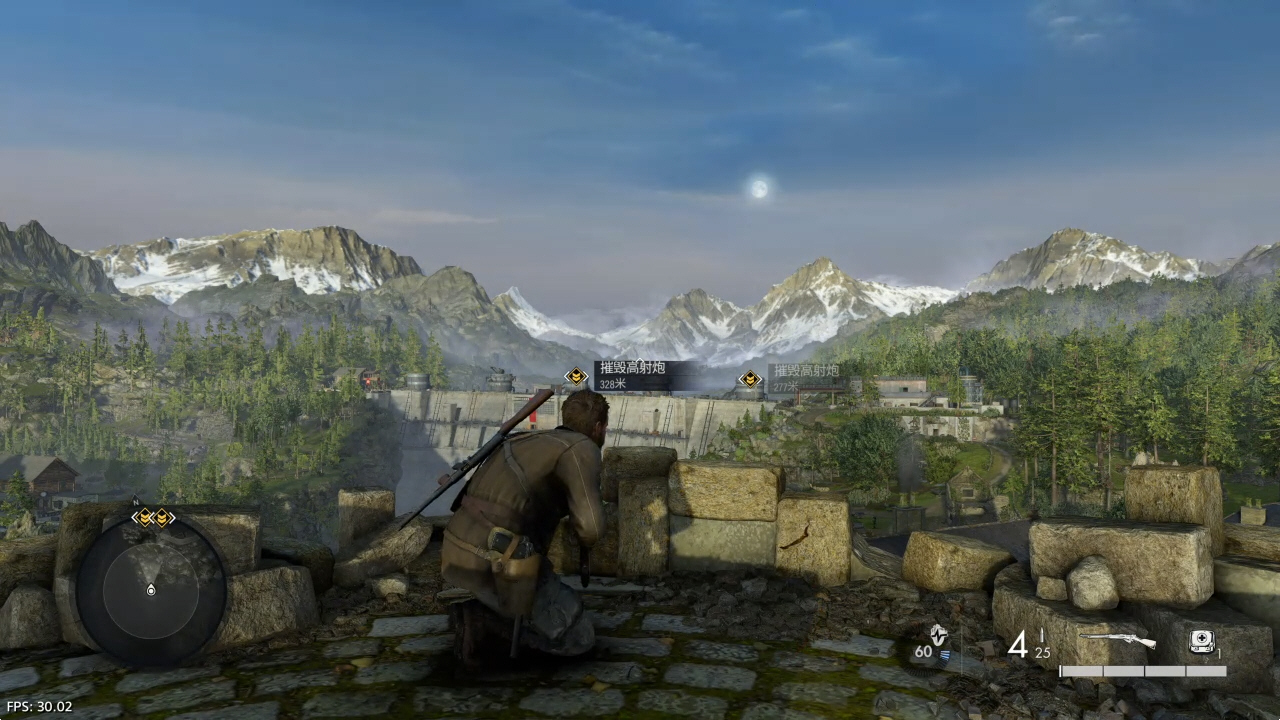1280x720 pixels.
Task: Click the medkit item icon
Action: pyautogui.click(x=1201, y=640)
